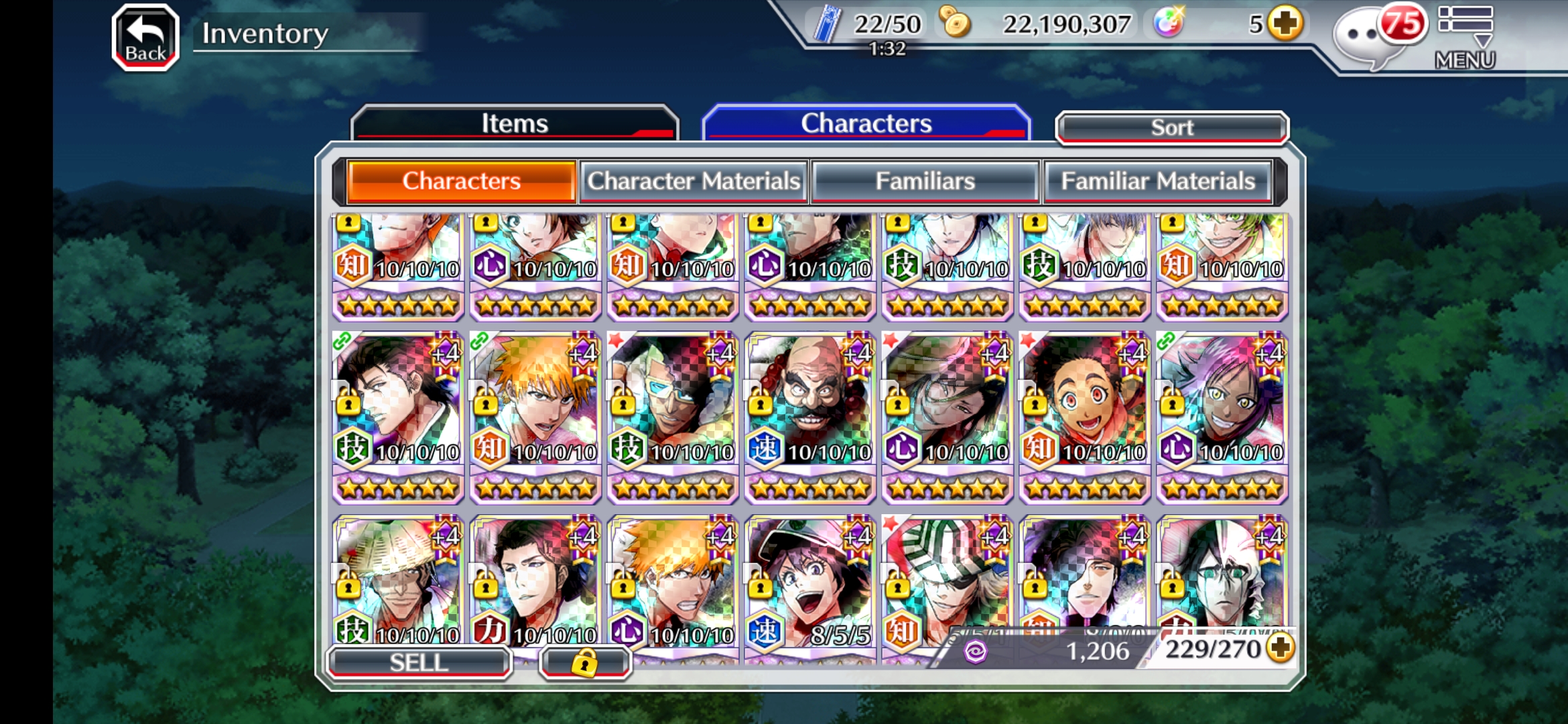Image resolution: width=1568 pixels, height=724 pixels.
Task: Open the Familiar Materials sub-tab
Action: tap(1157, 181)
